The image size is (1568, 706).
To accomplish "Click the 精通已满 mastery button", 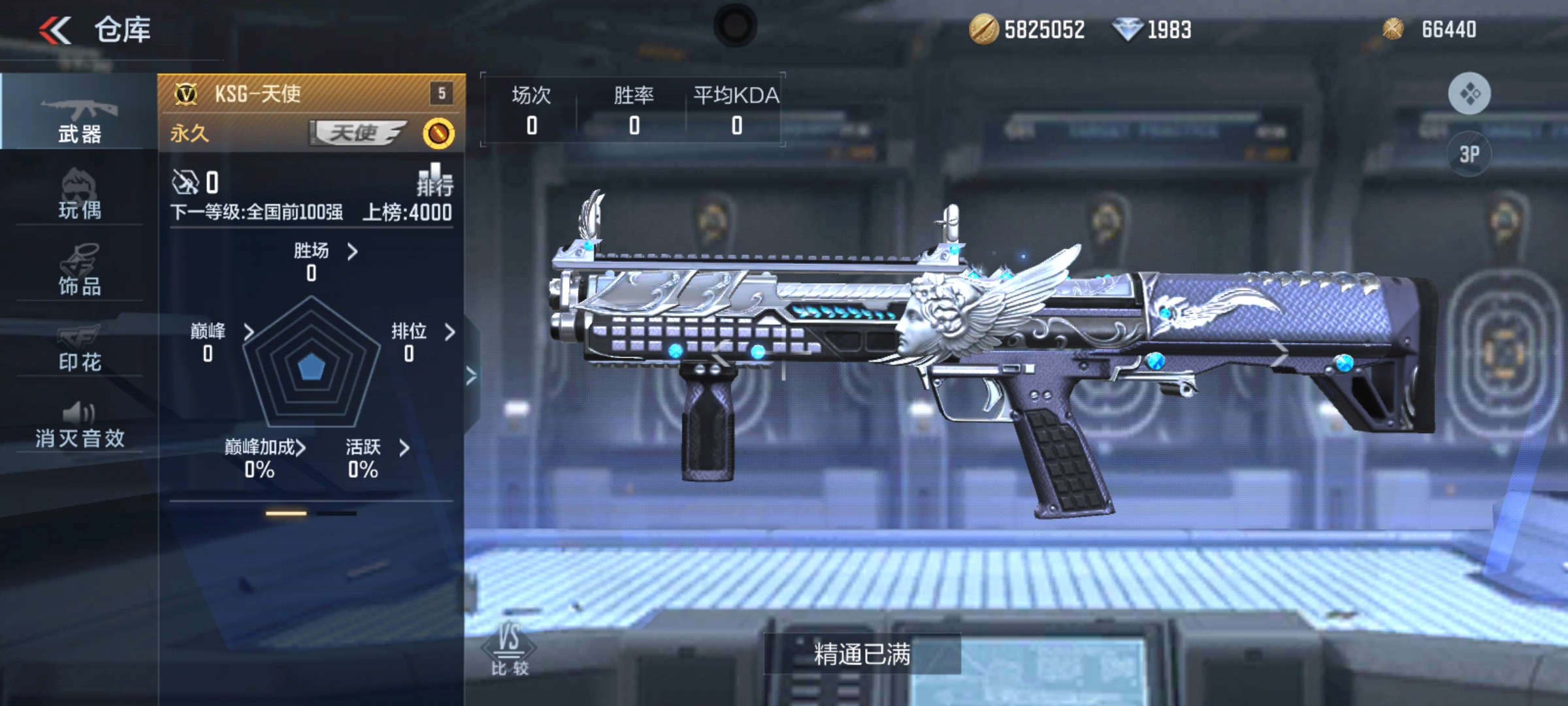I will point(862,654).
